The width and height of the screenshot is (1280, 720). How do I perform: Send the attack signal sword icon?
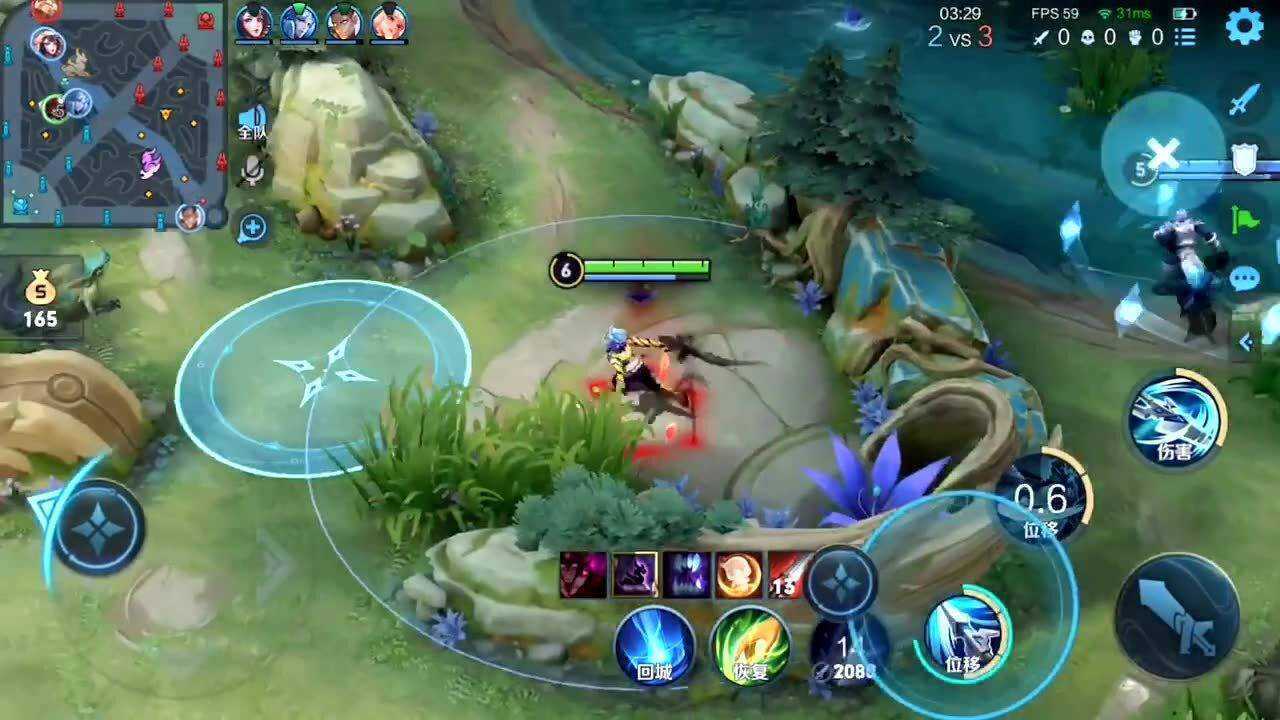coord(1243,100)
